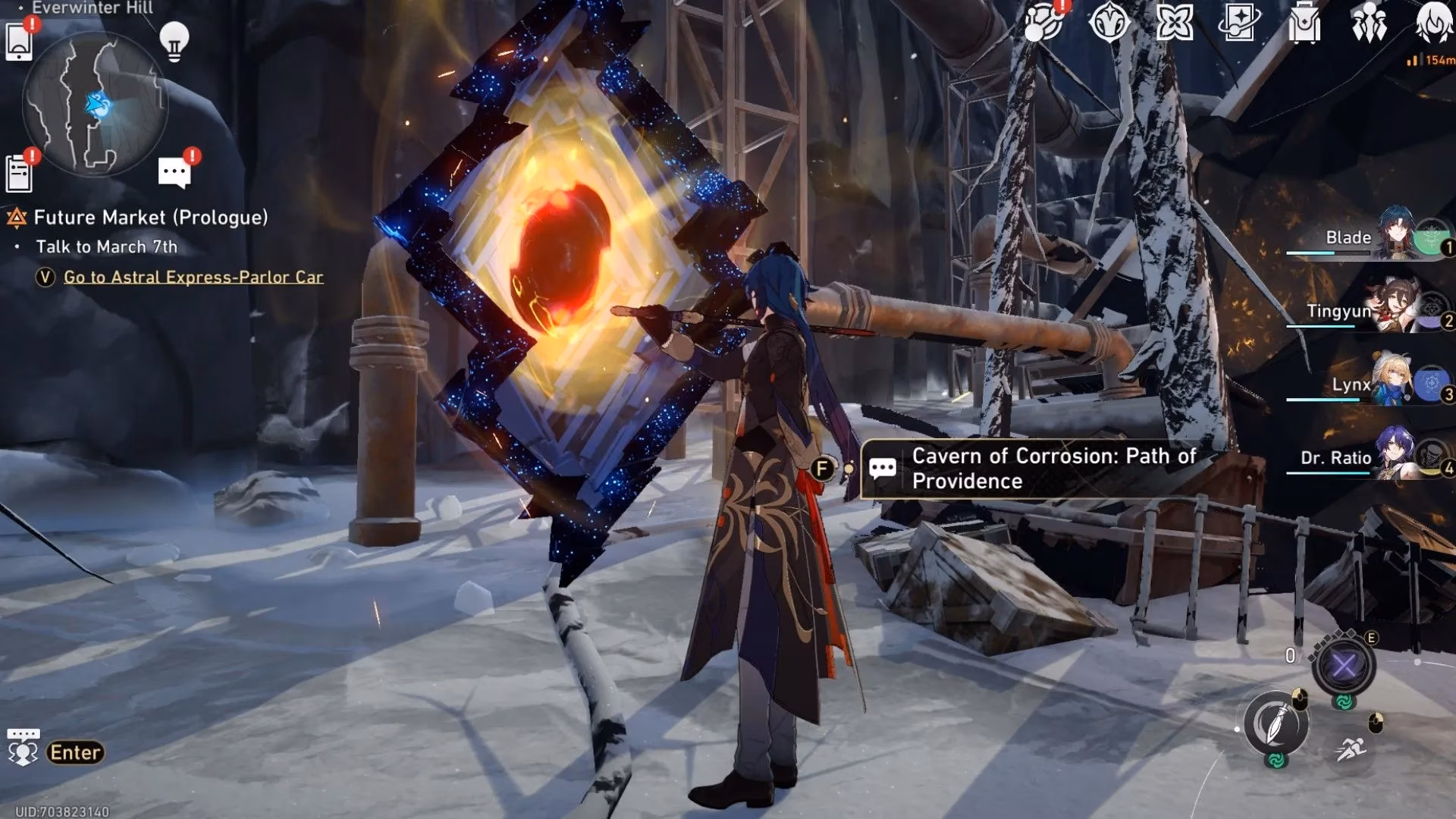Open the profile avatar in the corner
The width and height of the screenshot is (1456, 819).
[x=1435, y=23]
